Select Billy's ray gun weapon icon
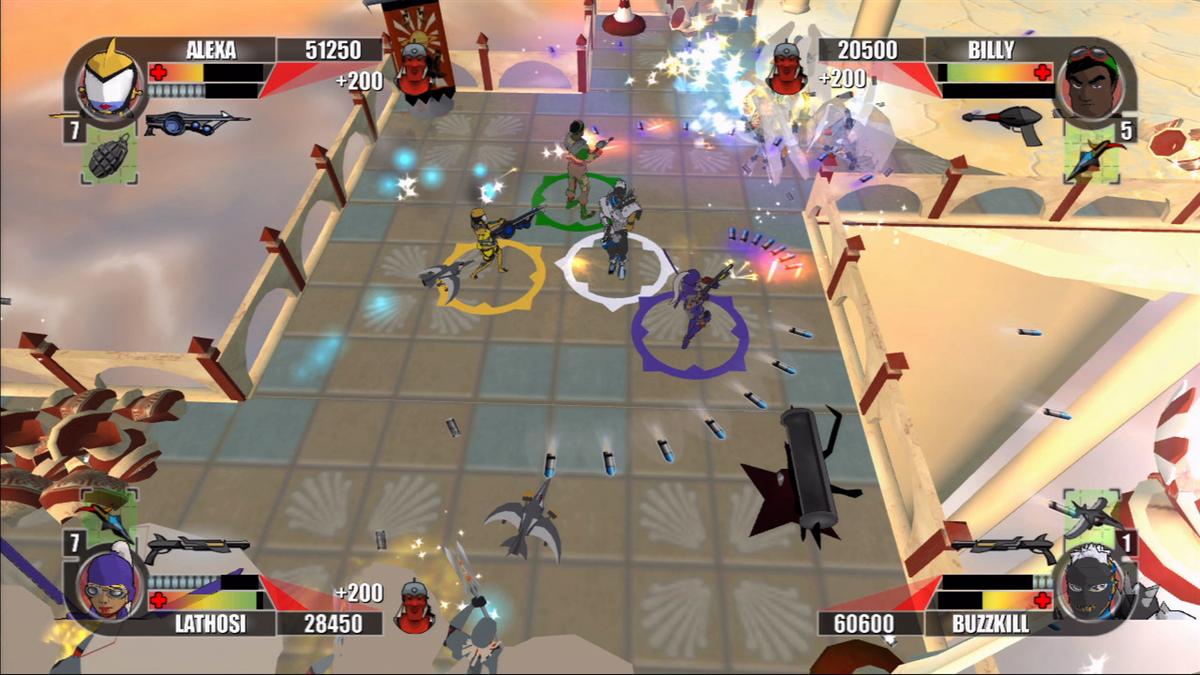 (x=1003, y=122)
